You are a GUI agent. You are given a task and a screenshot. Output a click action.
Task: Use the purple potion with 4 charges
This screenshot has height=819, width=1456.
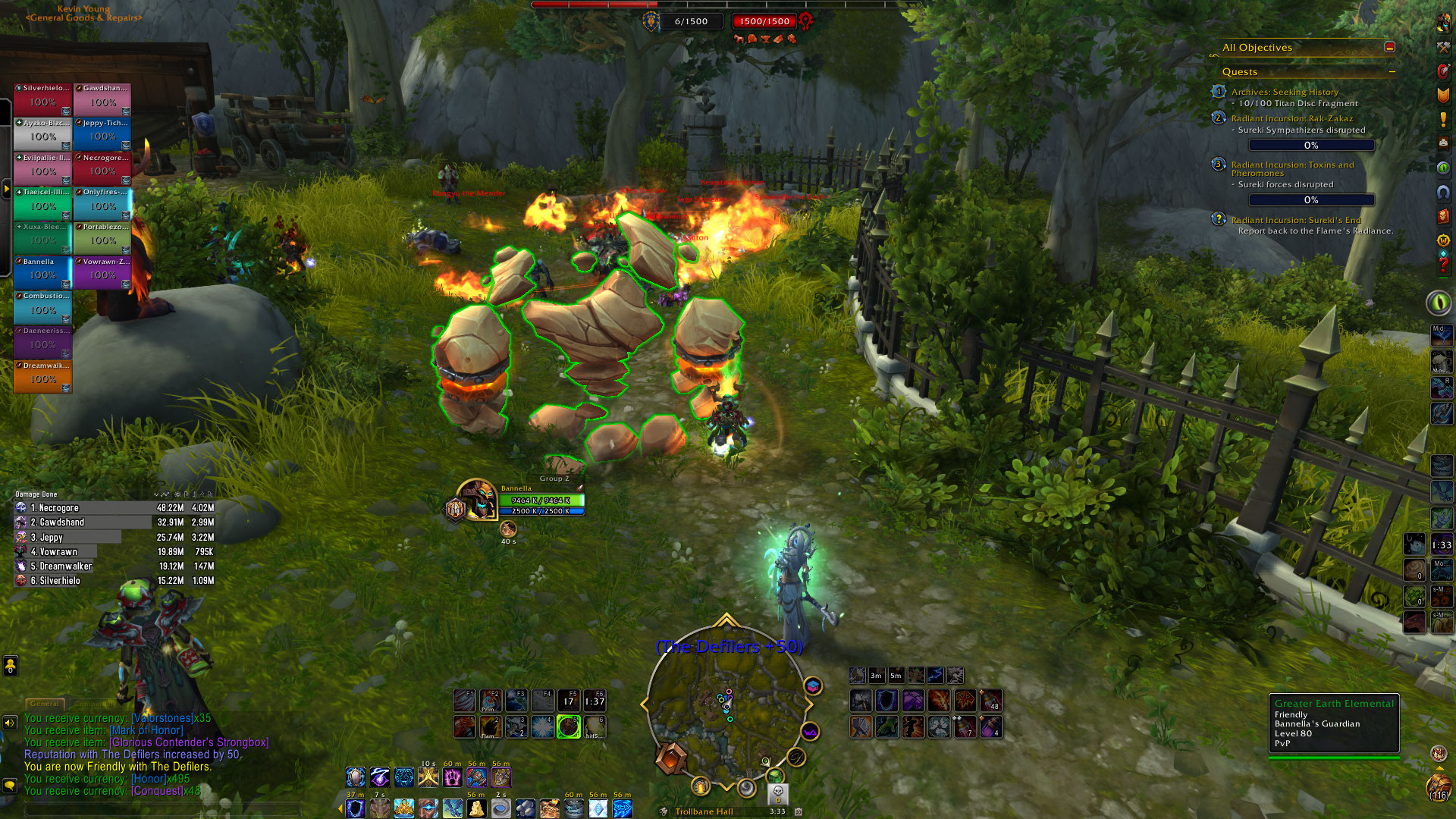(990, 726)
